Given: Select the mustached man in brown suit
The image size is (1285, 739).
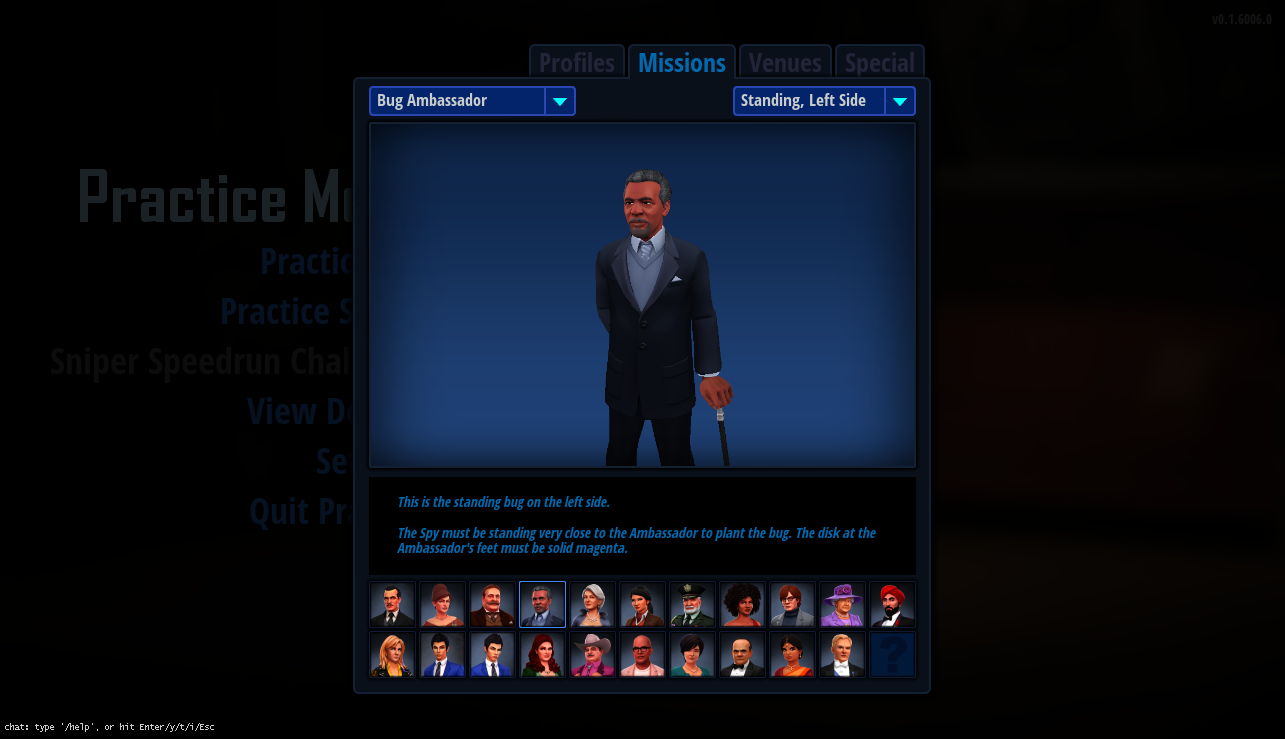Looking at the screenshot, I should coord(492,605).
